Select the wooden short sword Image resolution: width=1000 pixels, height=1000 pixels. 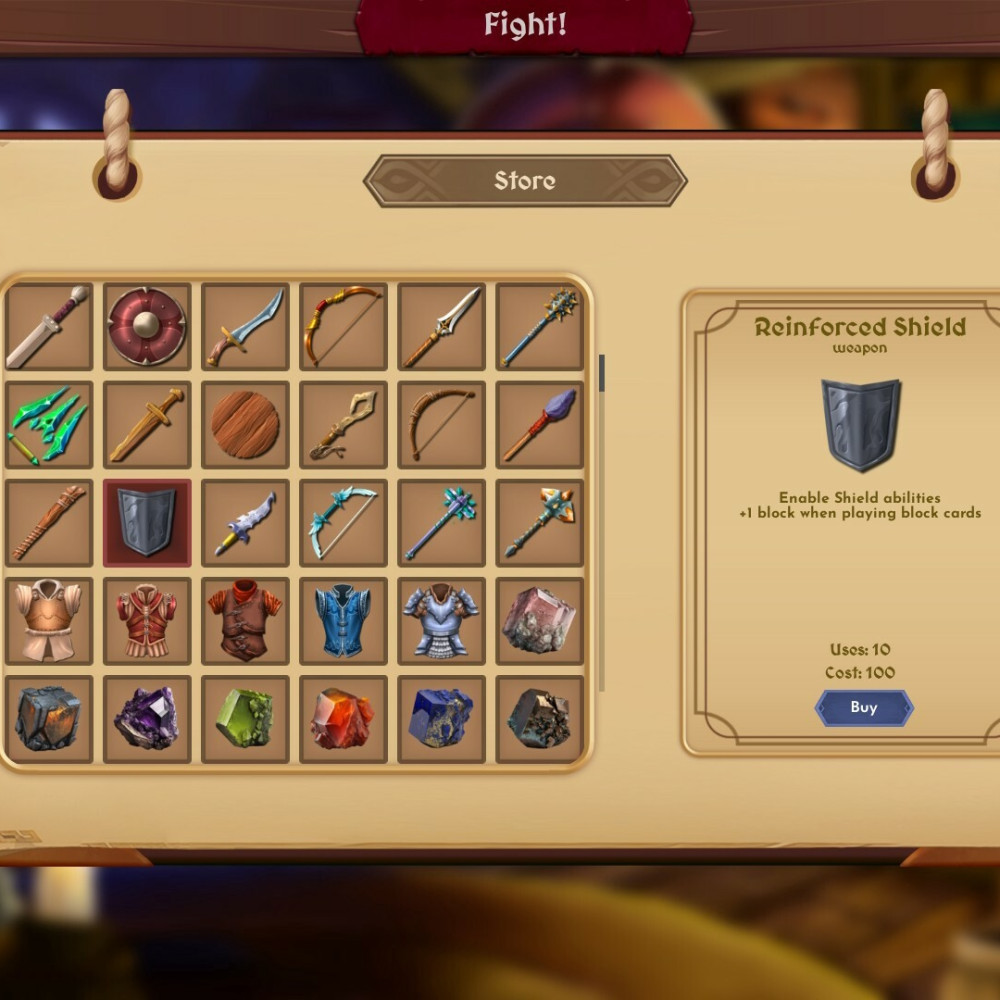coord(147,425)
